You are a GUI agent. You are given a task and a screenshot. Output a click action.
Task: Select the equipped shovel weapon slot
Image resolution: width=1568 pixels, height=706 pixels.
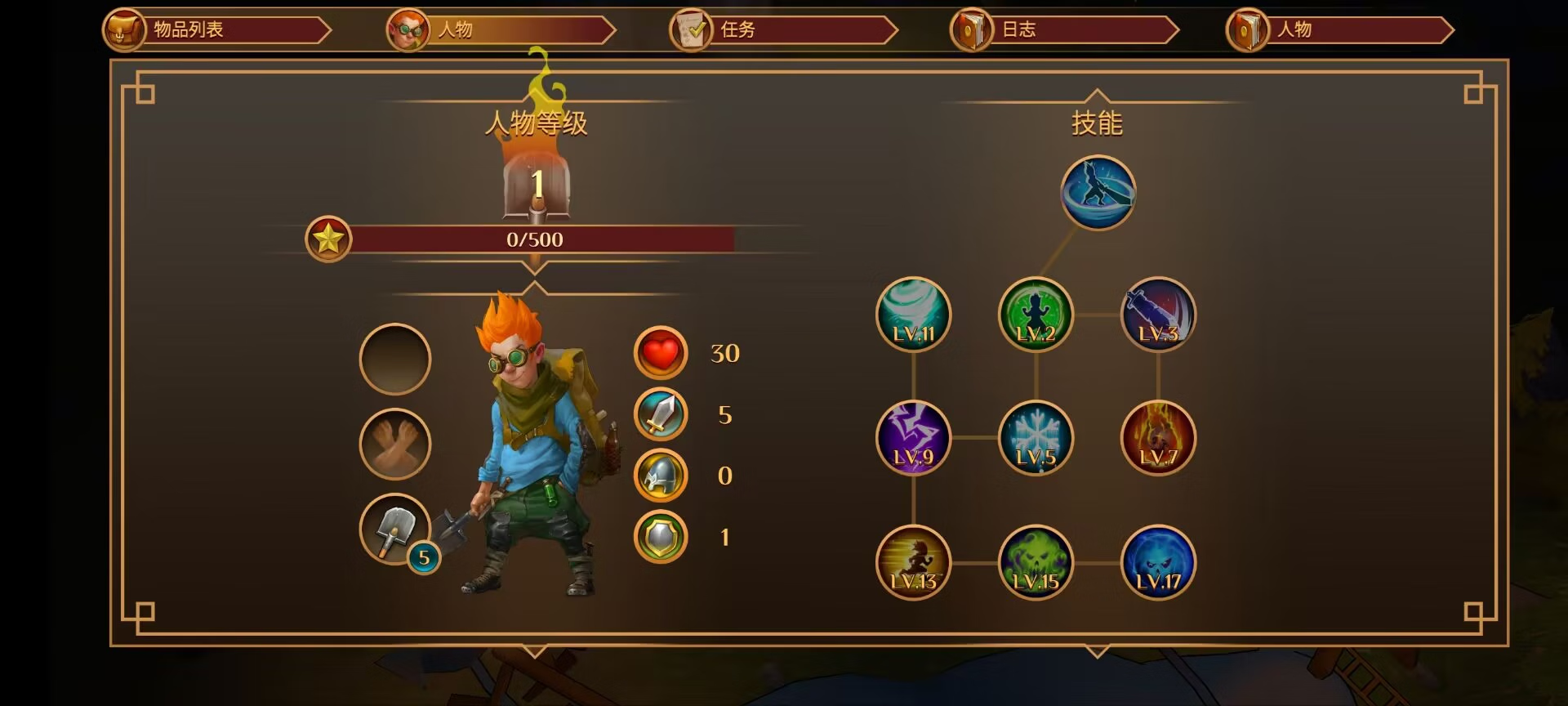tap(394, 529)
